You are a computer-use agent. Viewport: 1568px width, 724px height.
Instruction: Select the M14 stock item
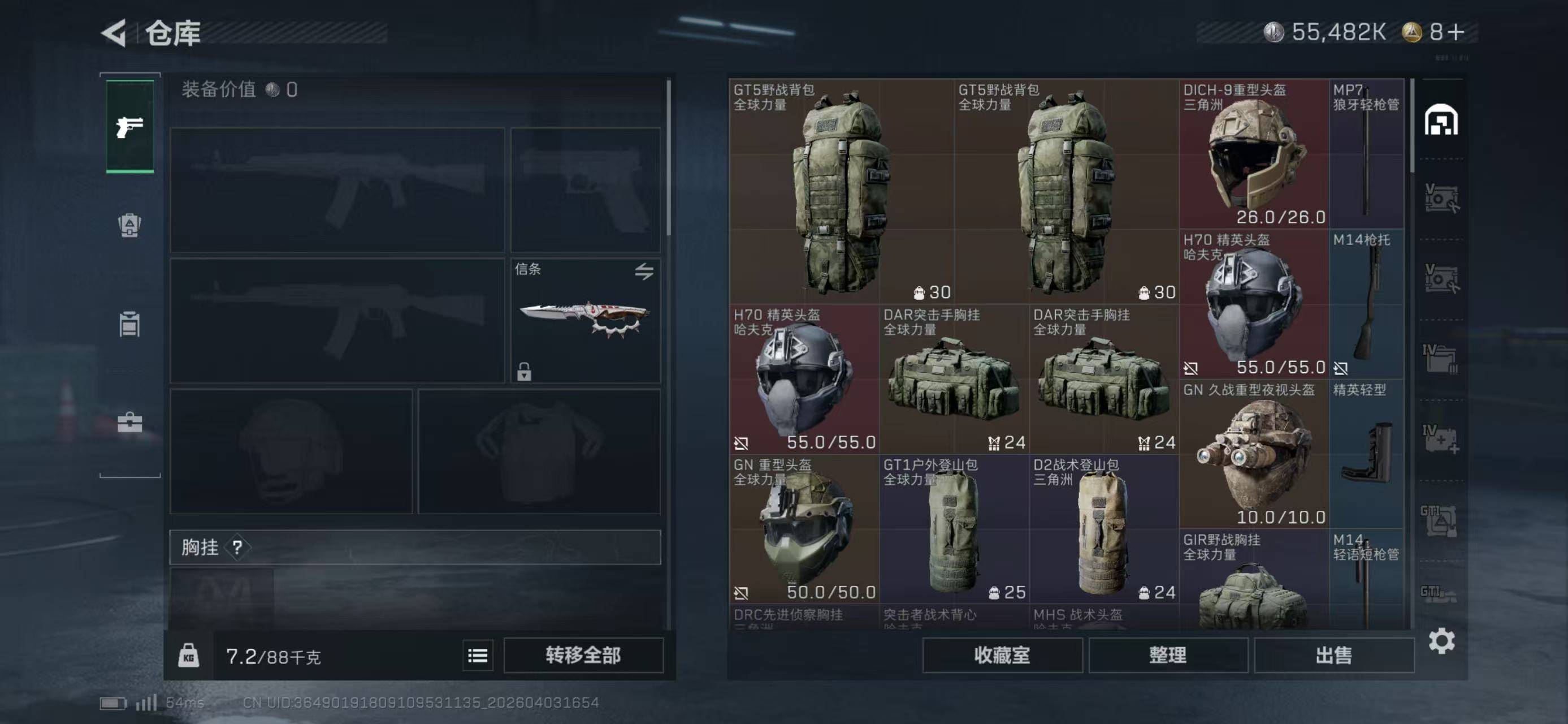click(1367, 304)
